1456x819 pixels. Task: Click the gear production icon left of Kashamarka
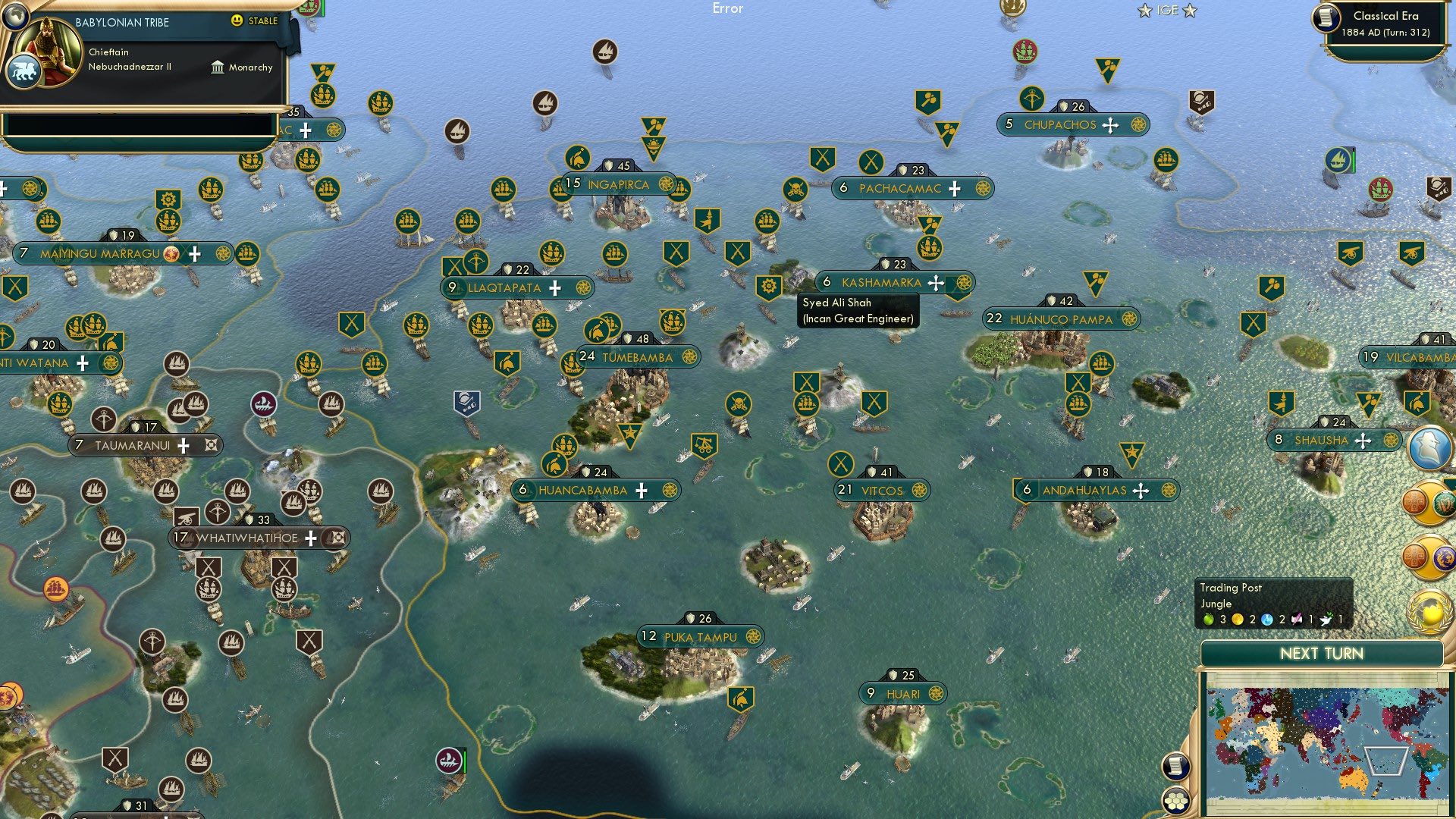click(x=768, y=287)
